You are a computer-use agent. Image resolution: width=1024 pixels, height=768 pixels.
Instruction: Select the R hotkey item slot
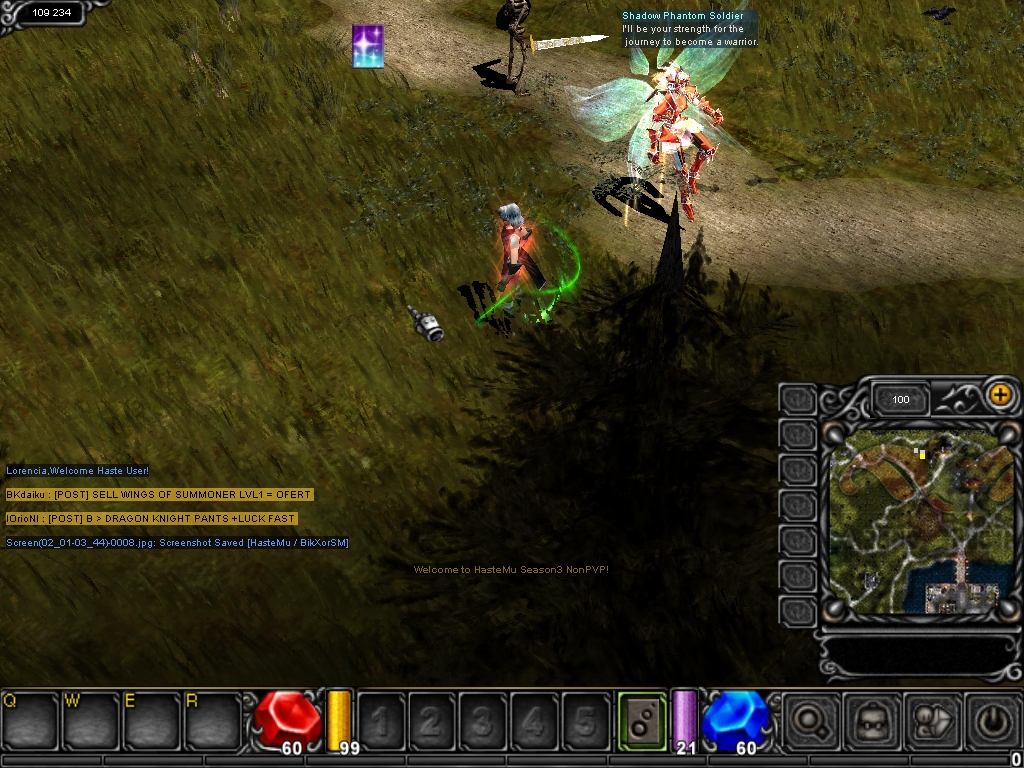pos(213,720)
